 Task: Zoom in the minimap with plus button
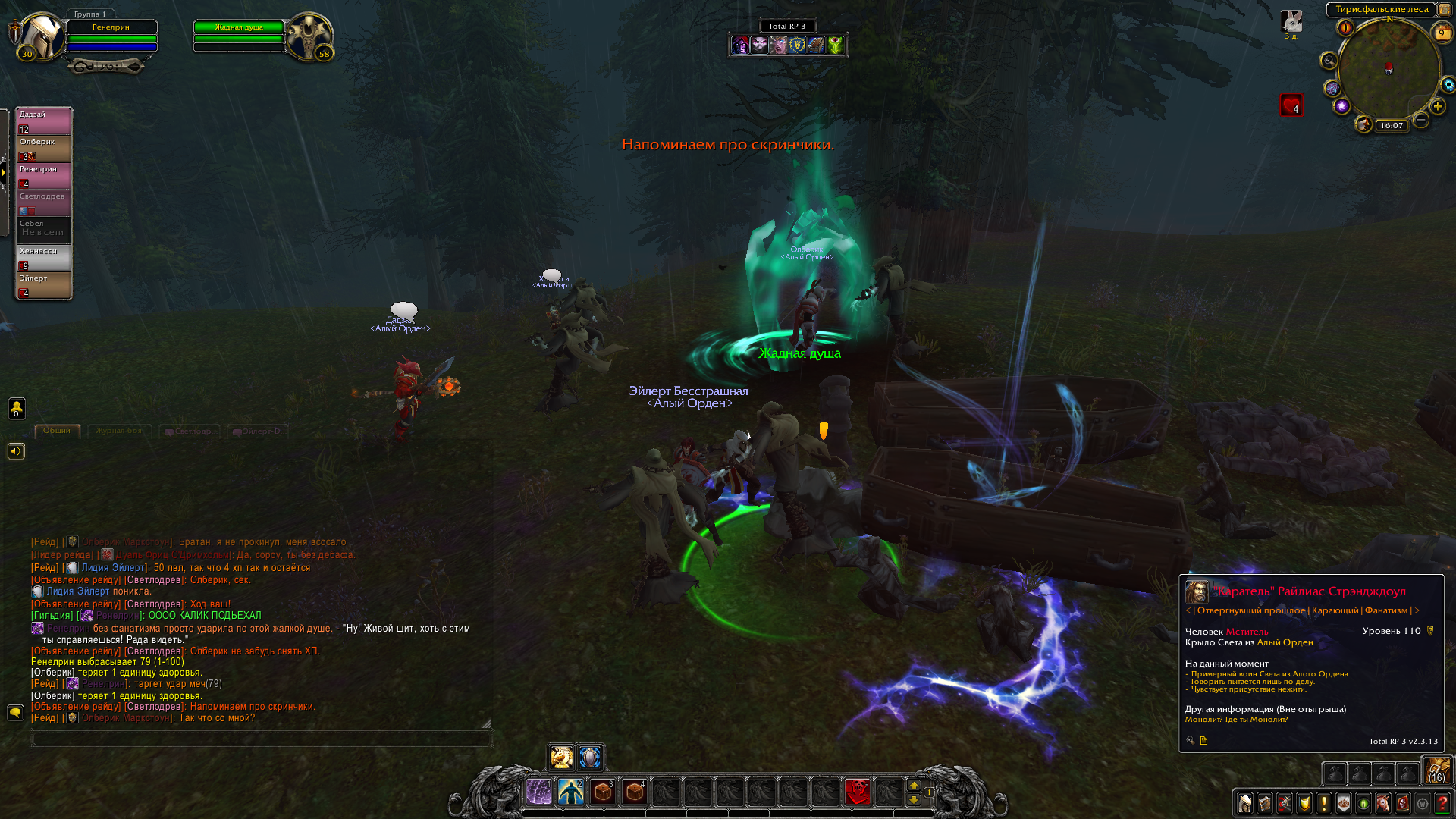(x=1438, y=106)
